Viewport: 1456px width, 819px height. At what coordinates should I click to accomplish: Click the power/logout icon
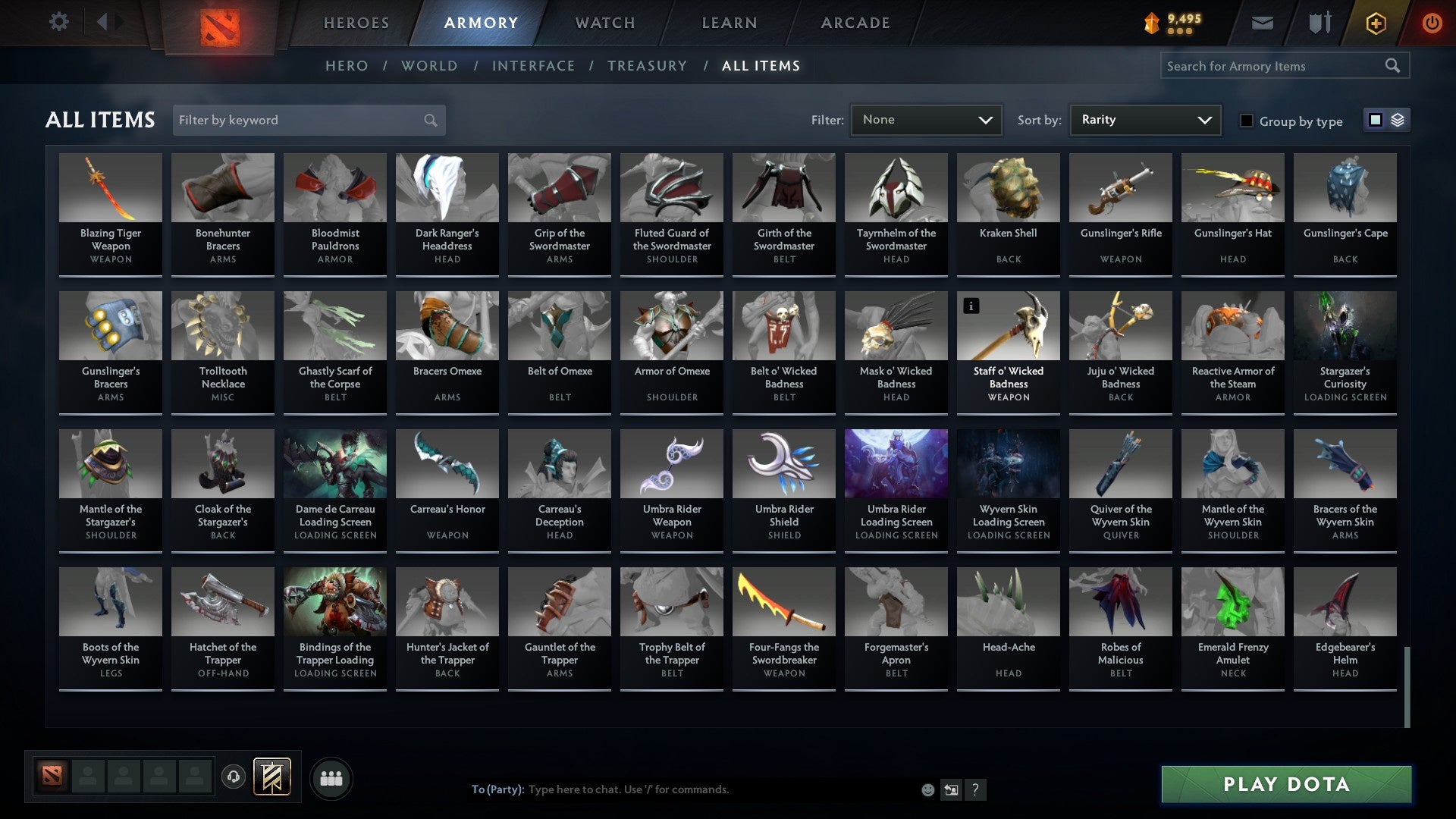pos(1432,23)
